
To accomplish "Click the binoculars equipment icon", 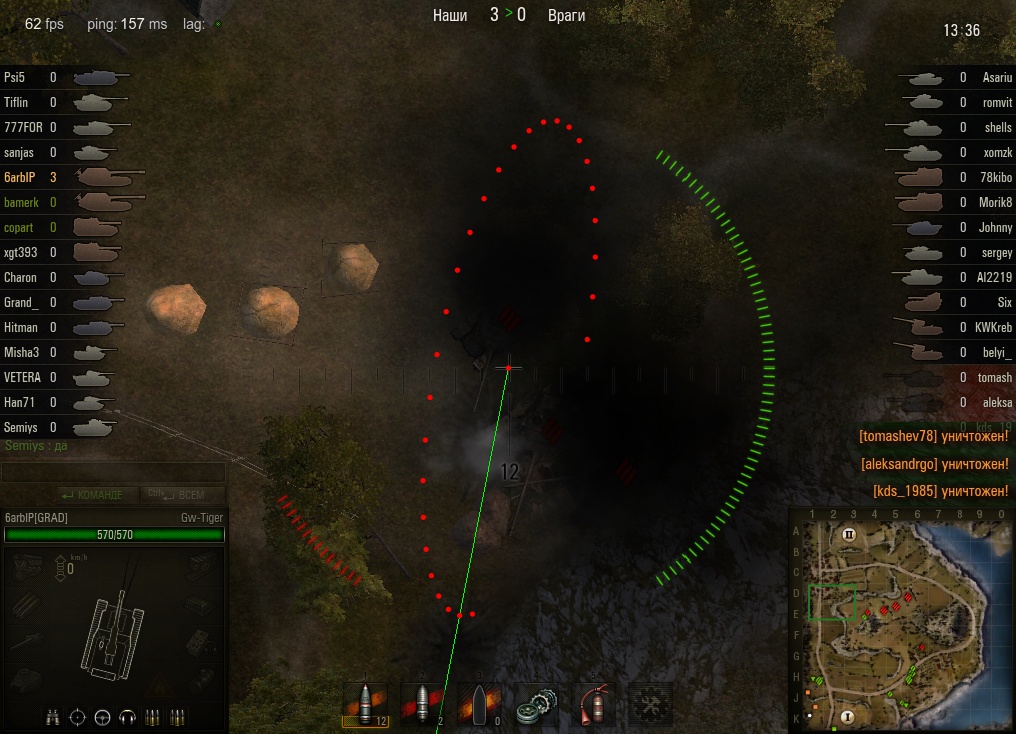I will point(54,716).
